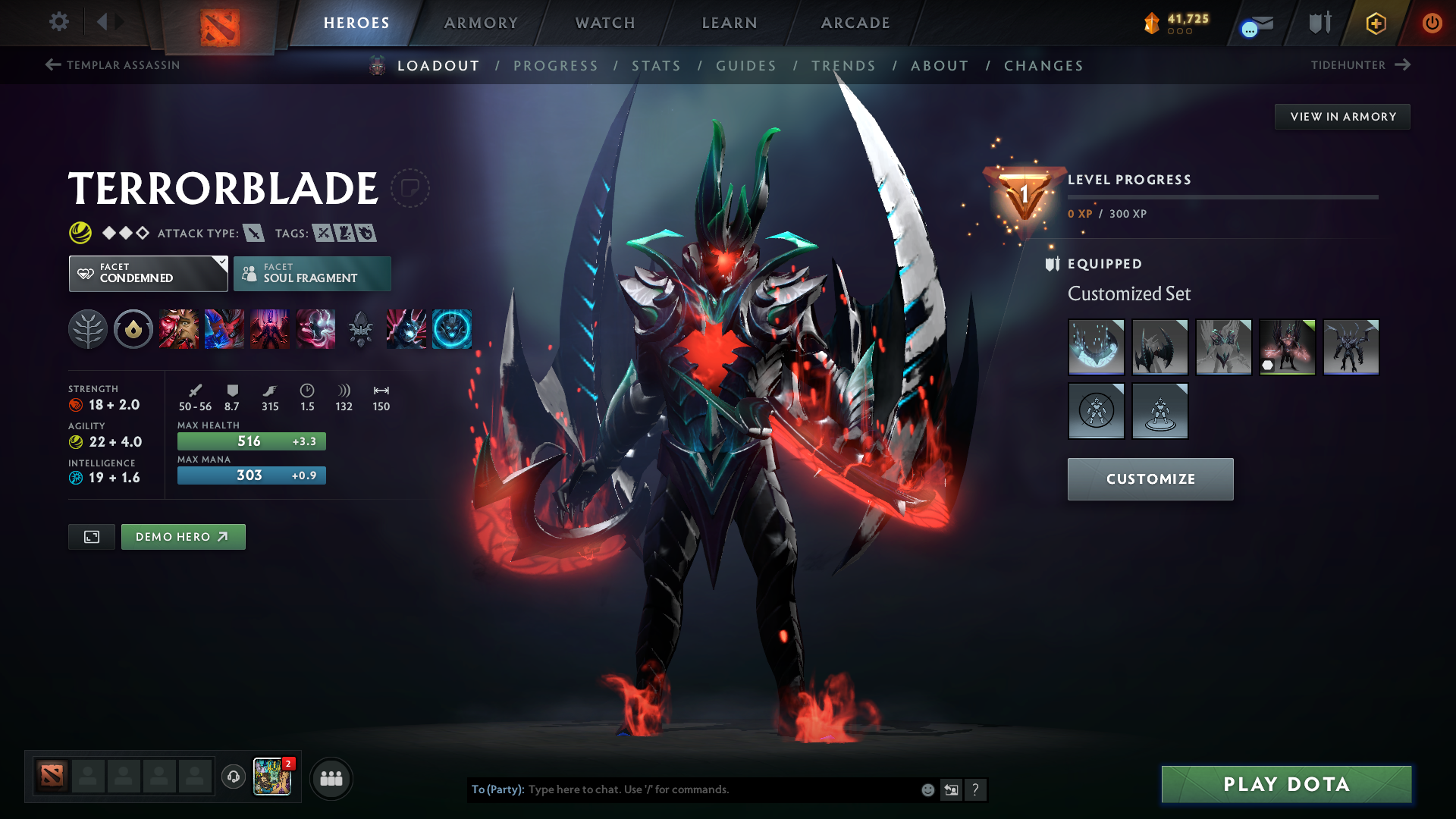
Task: Select the Reflection ability icon
Action: [x=179, y=329]
